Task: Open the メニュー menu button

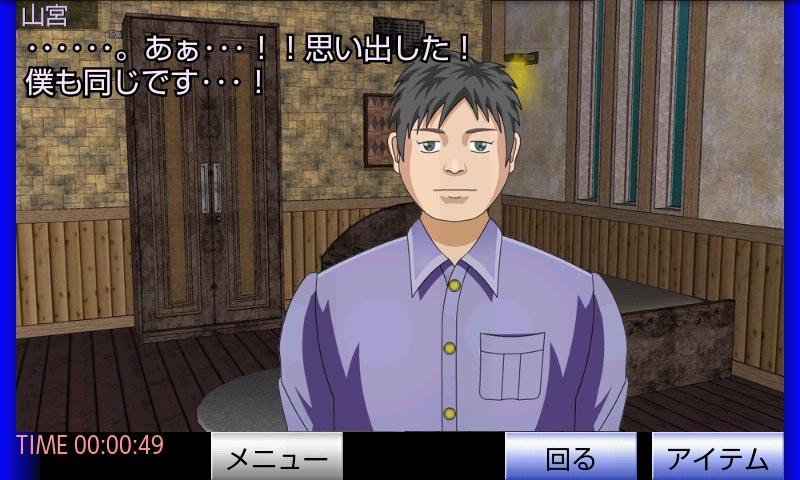Action: 277,458
